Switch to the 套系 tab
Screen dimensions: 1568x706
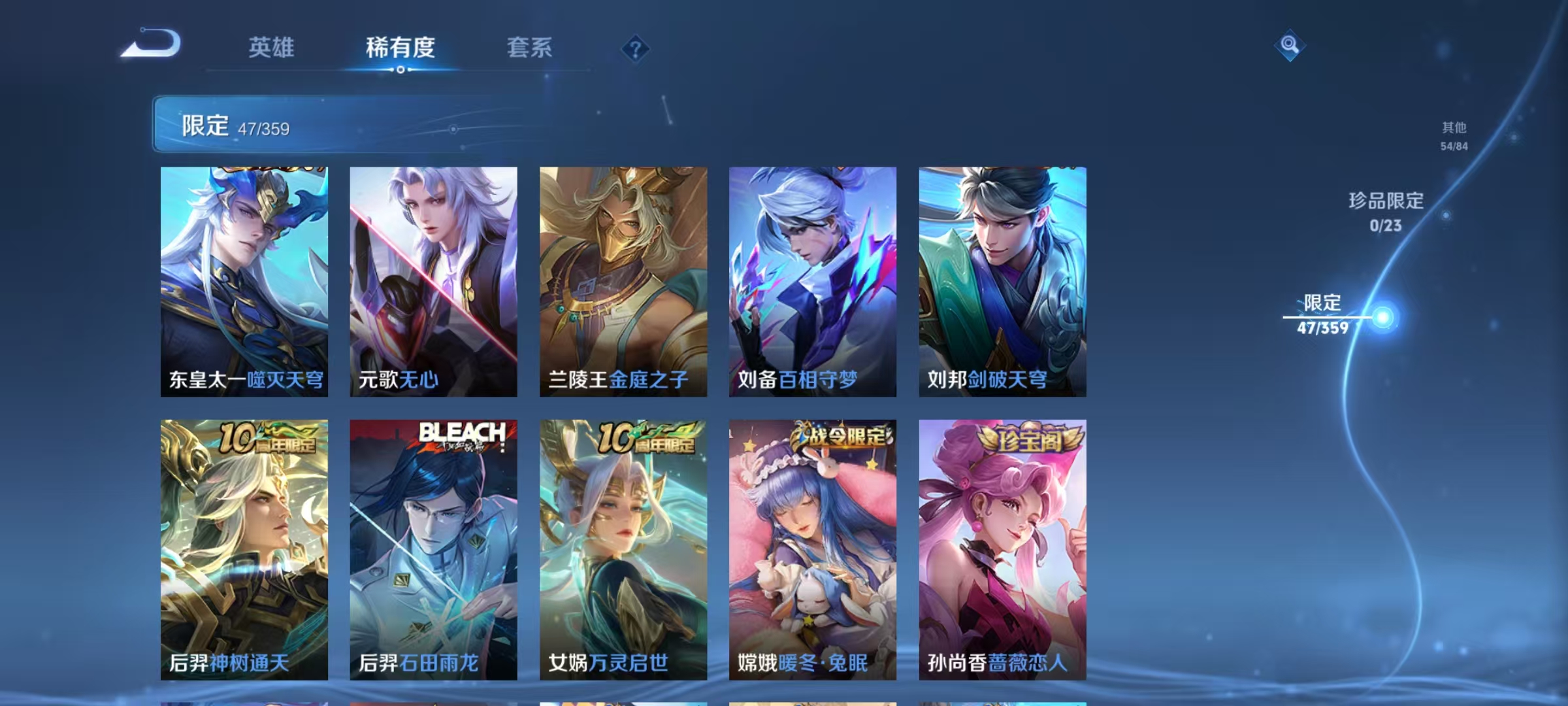pos(531,47)
